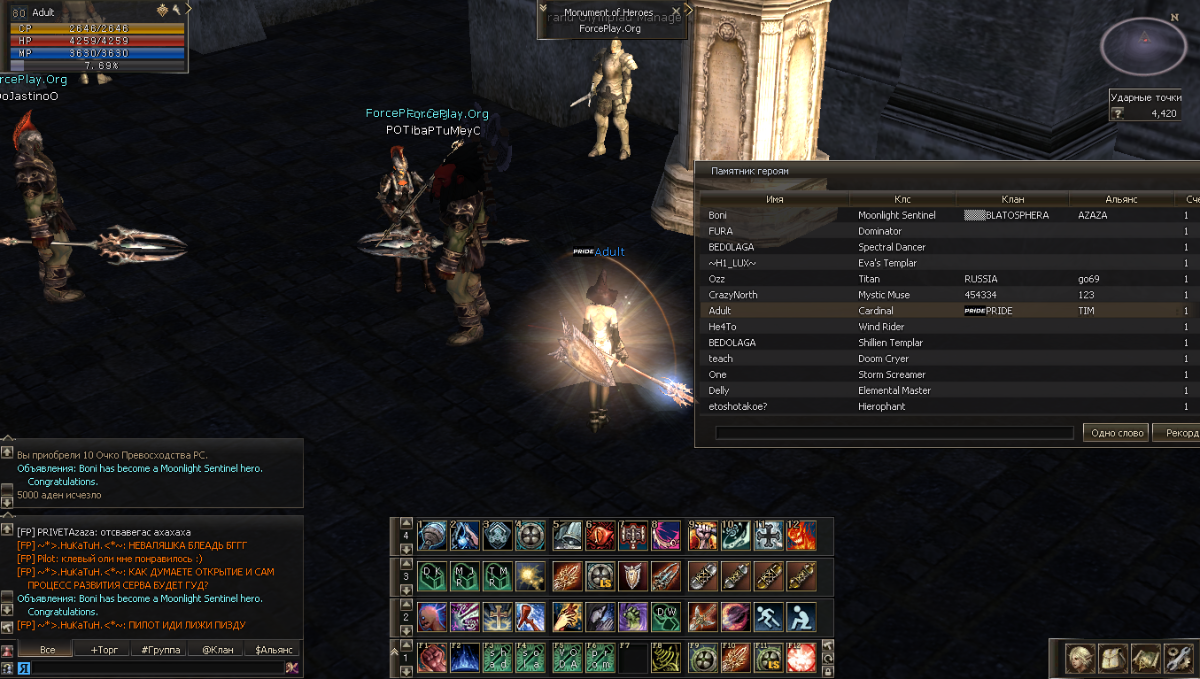
Task: Open the @Клан chat tab
Action: coord(216,650)
